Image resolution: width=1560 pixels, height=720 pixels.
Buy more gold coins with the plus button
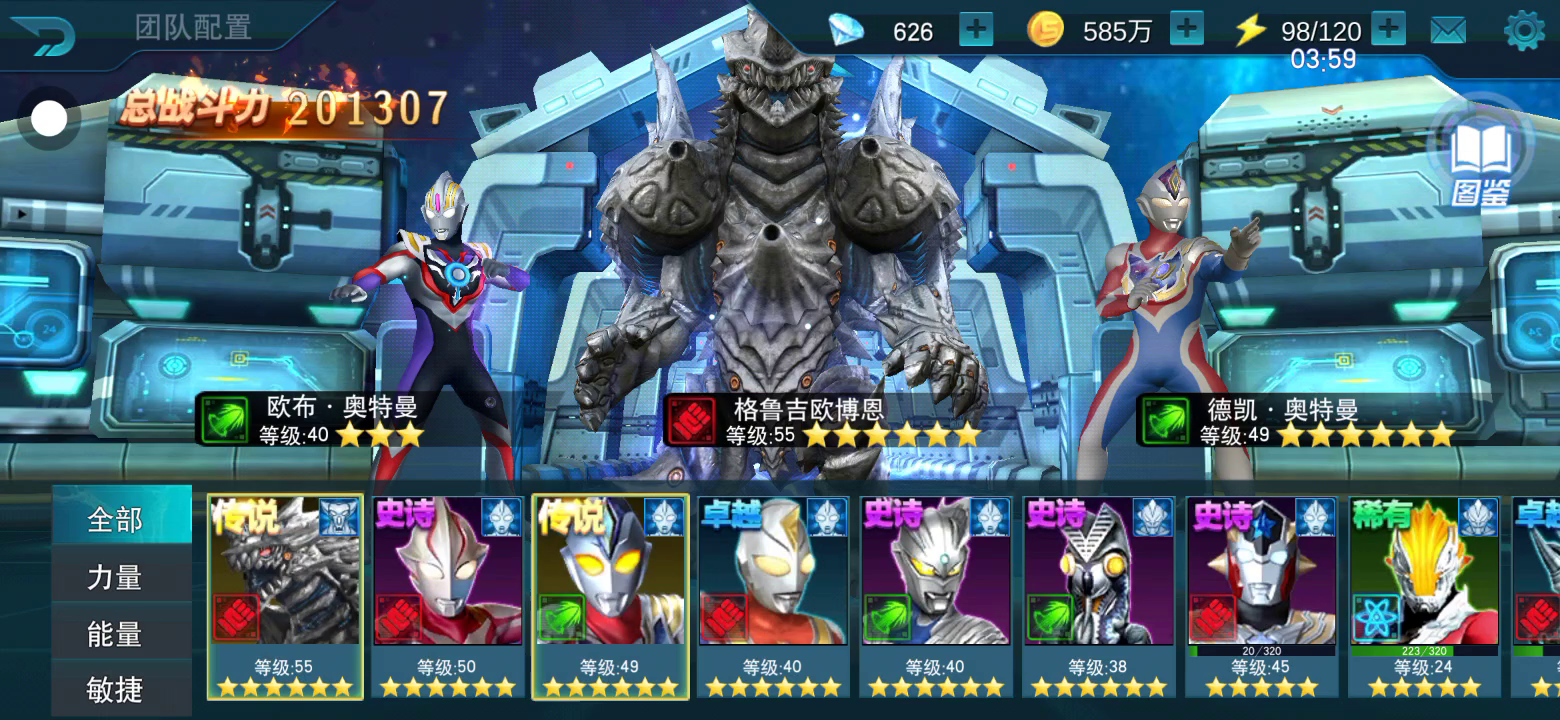pos(1186,30)
